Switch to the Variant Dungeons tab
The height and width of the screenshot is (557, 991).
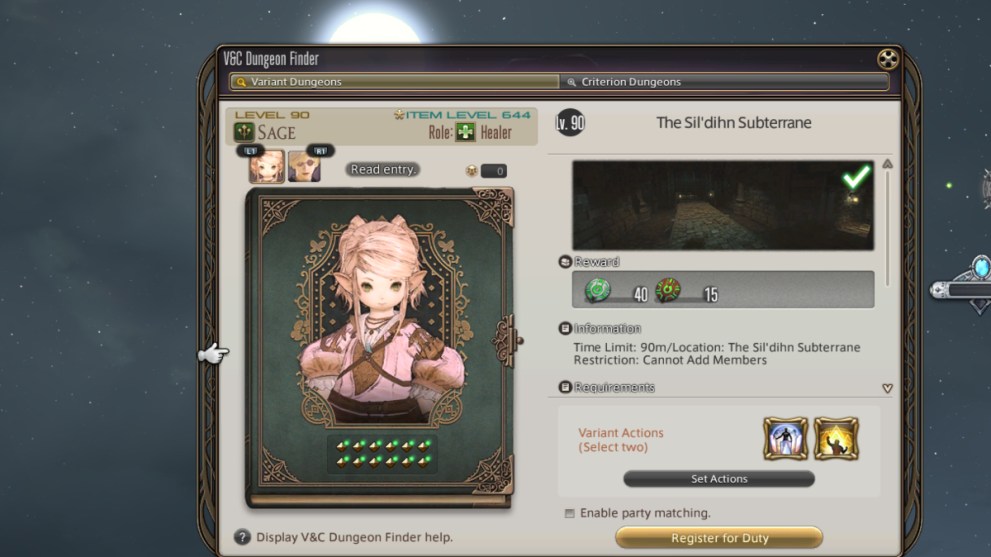[394, 82]
